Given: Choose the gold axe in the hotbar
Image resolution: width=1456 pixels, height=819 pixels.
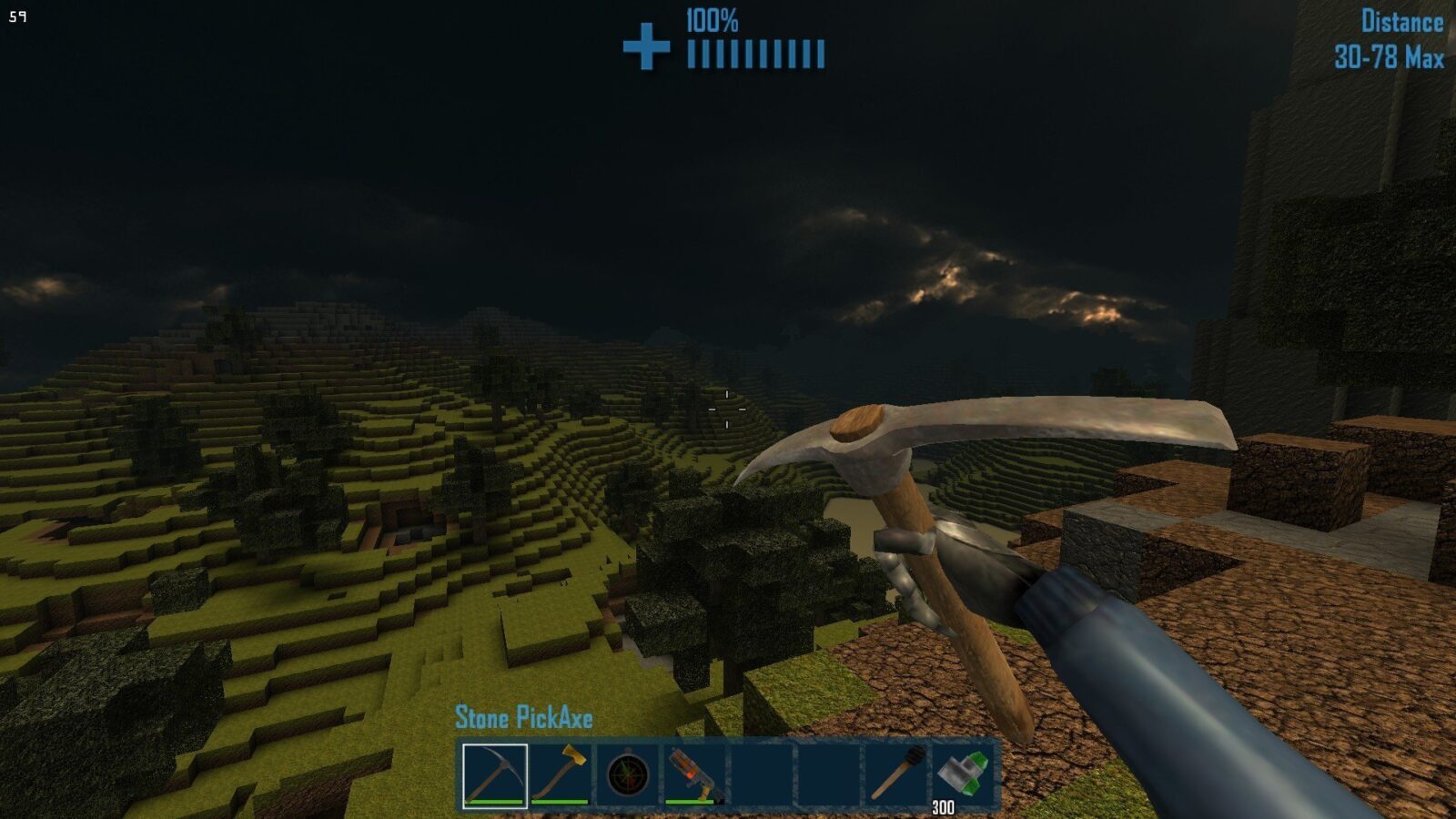Looking at the screenshot, I should pyautogui.click(x=561, y=775).
